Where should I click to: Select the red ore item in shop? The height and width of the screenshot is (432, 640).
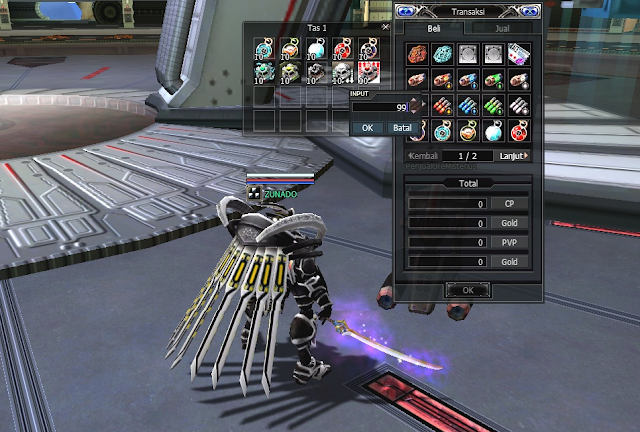pyautogui.click(x=419, y=55)
